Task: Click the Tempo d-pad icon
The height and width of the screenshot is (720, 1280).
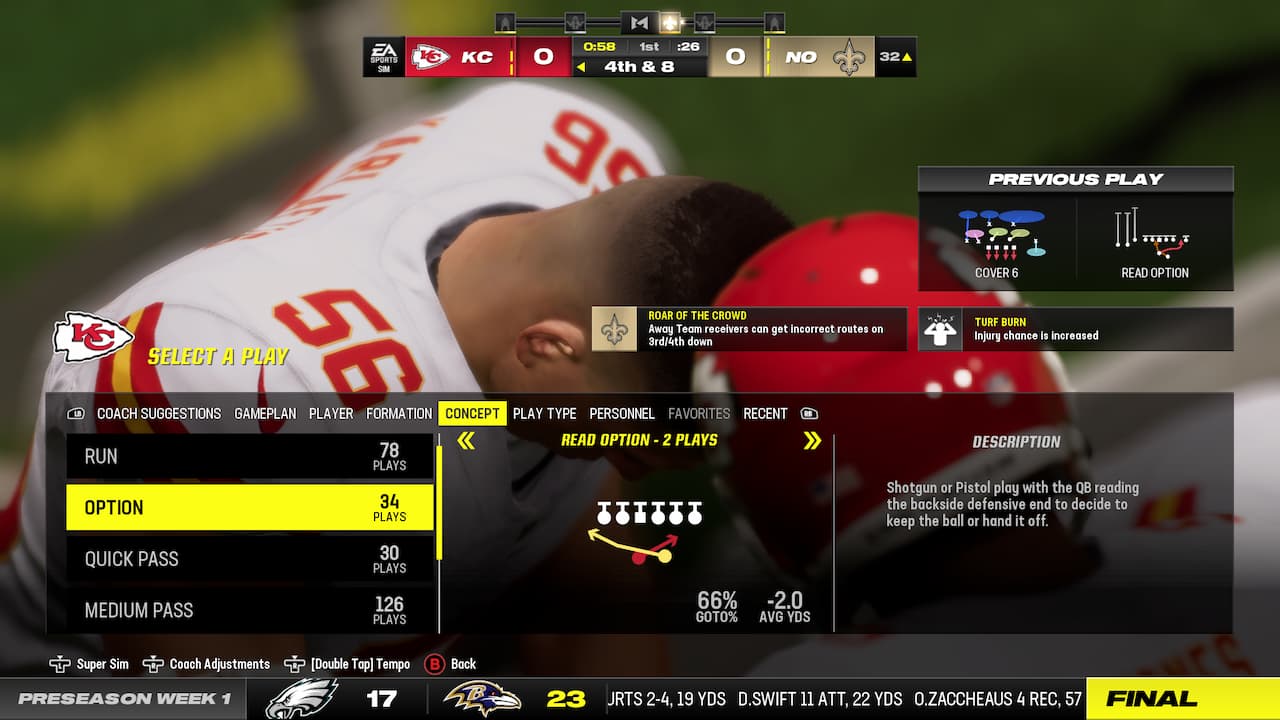Action: coord(296,663)
